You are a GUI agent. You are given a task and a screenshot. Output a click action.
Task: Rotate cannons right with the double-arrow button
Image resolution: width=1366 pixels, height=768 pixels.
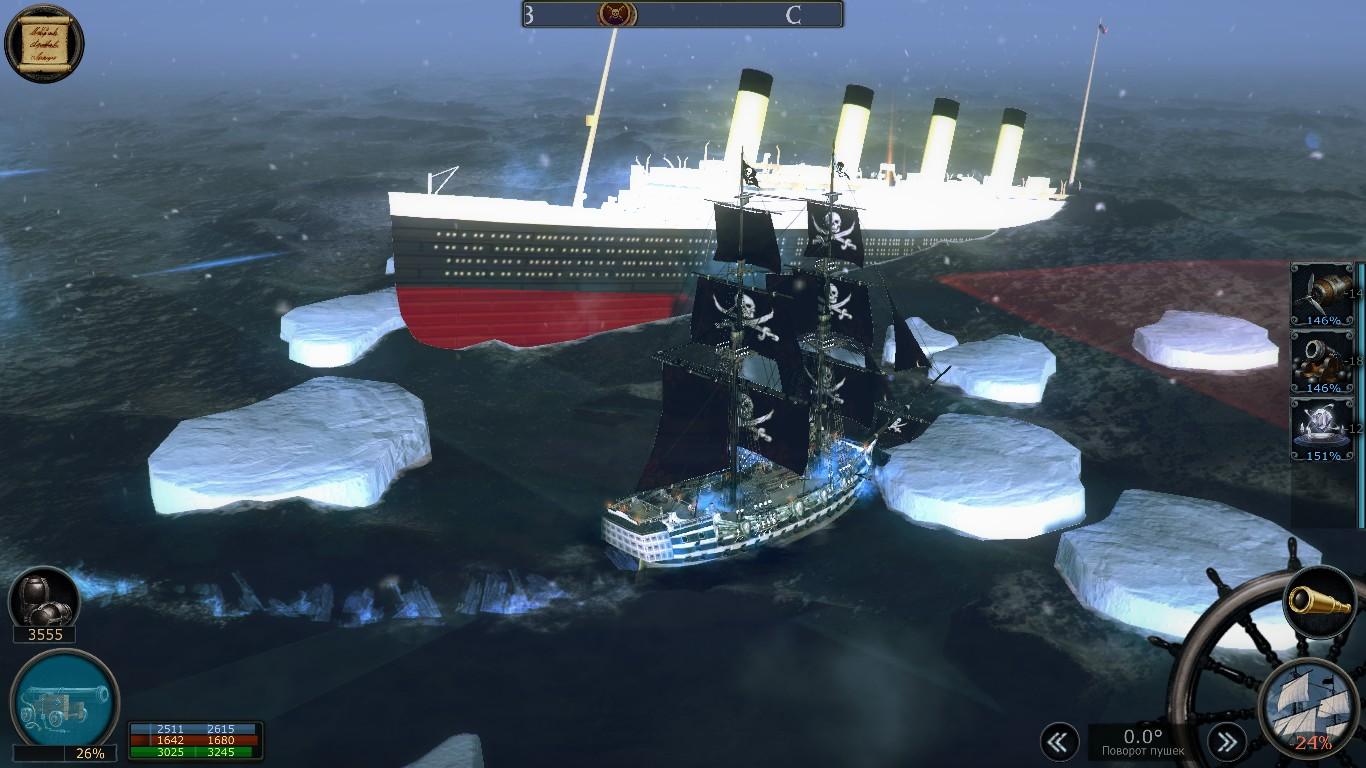coord(1226,742)
